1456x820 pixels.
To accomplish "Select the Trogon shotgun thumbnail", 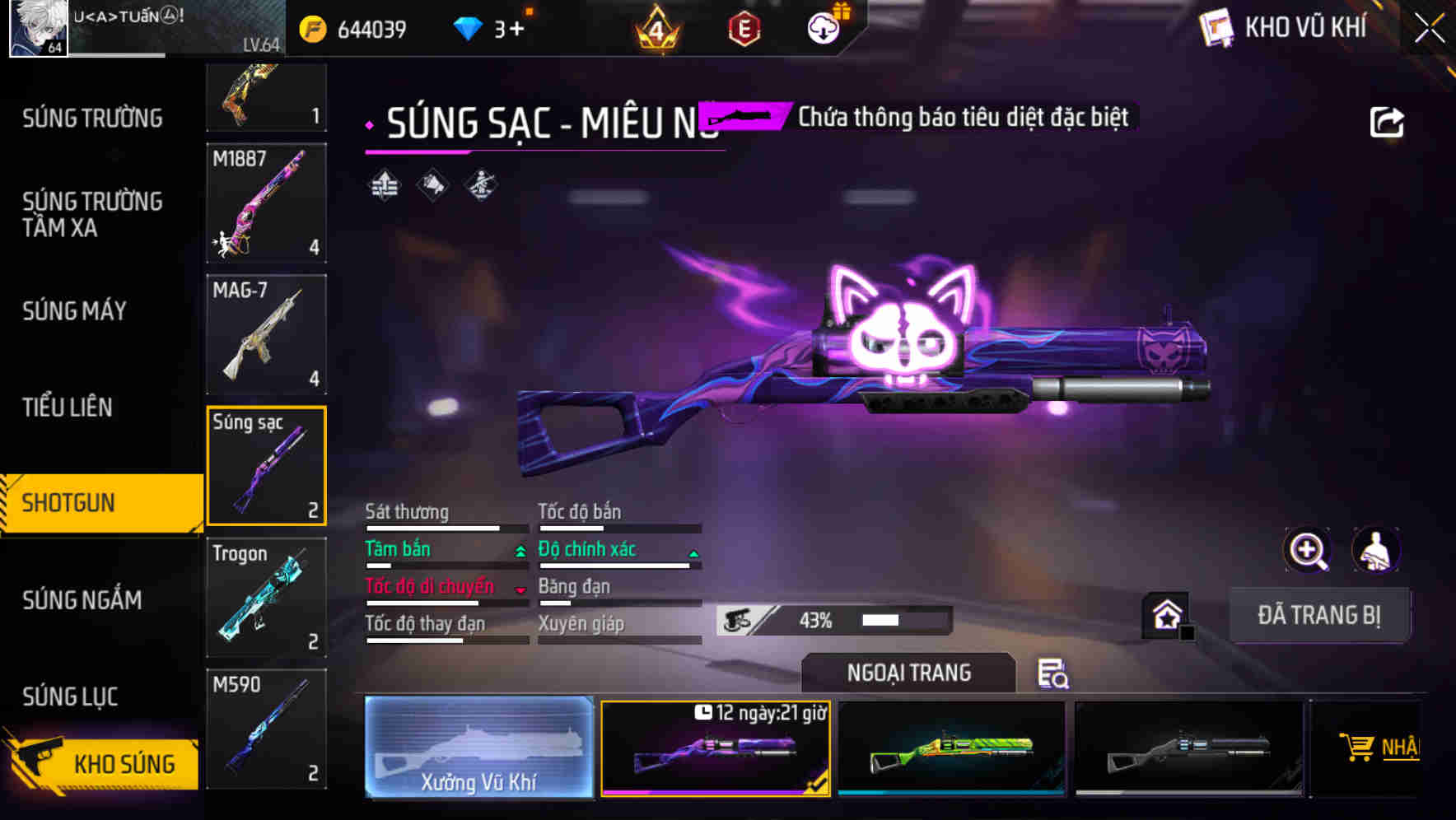I will (x=265, y=598).
